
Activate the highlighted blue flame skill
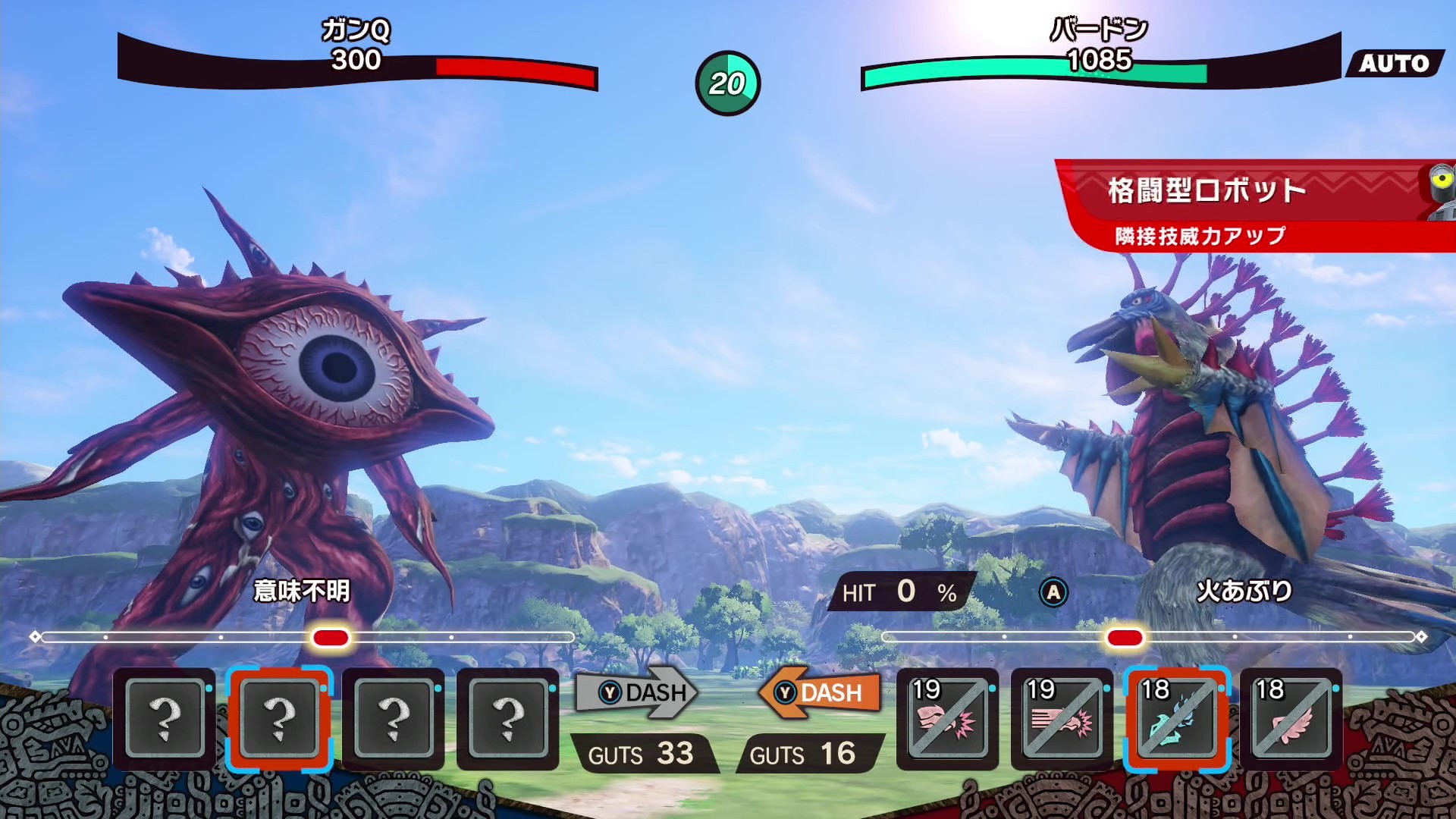[x=1176, y=719]
